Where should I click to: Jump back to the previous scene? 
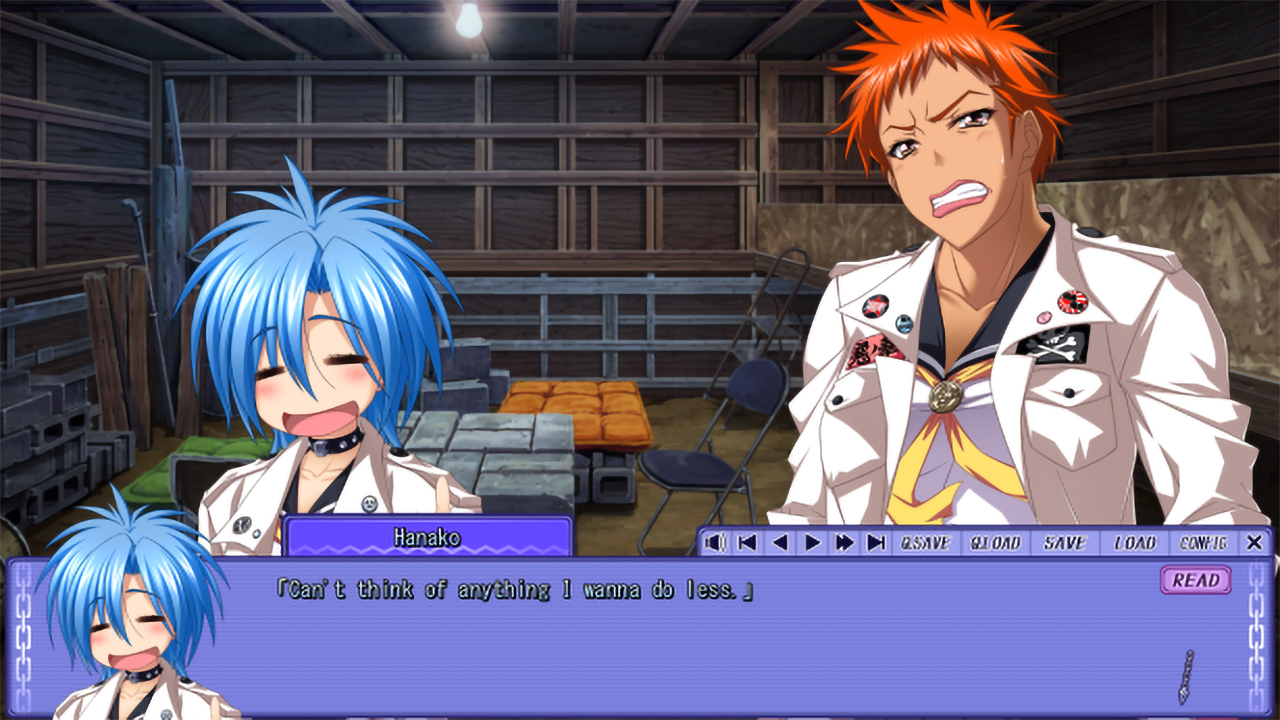[x=746, y=543]
